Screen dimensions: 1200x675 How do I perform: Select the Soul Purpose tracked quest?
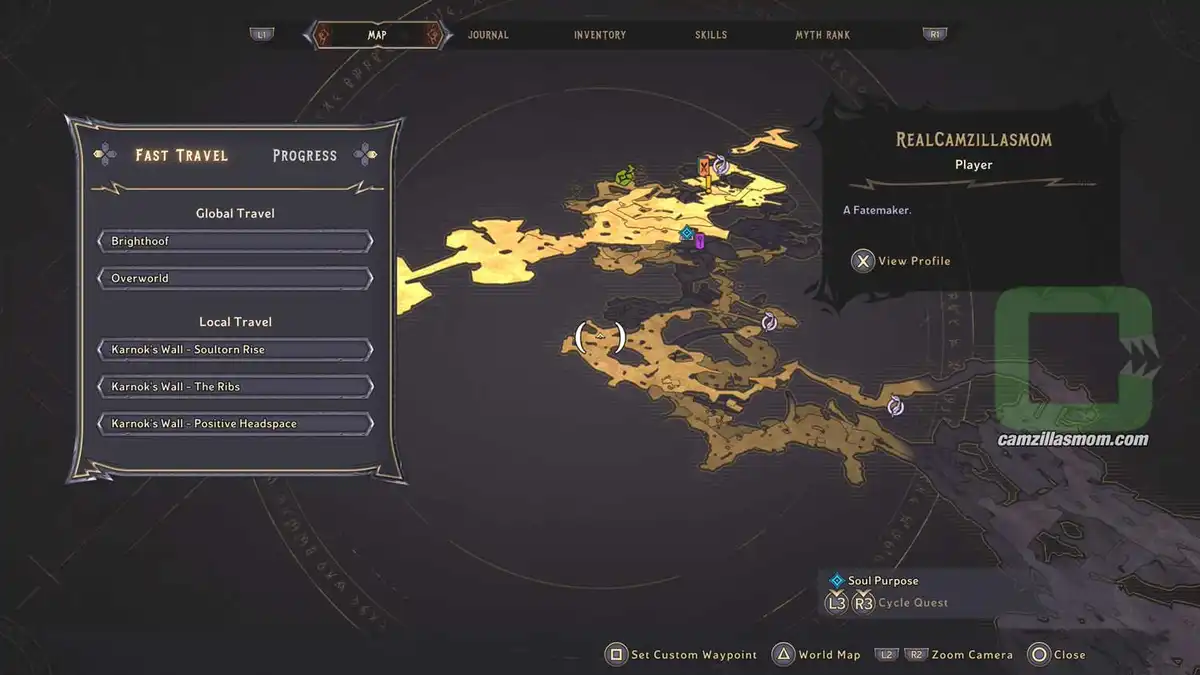point(882,581)
